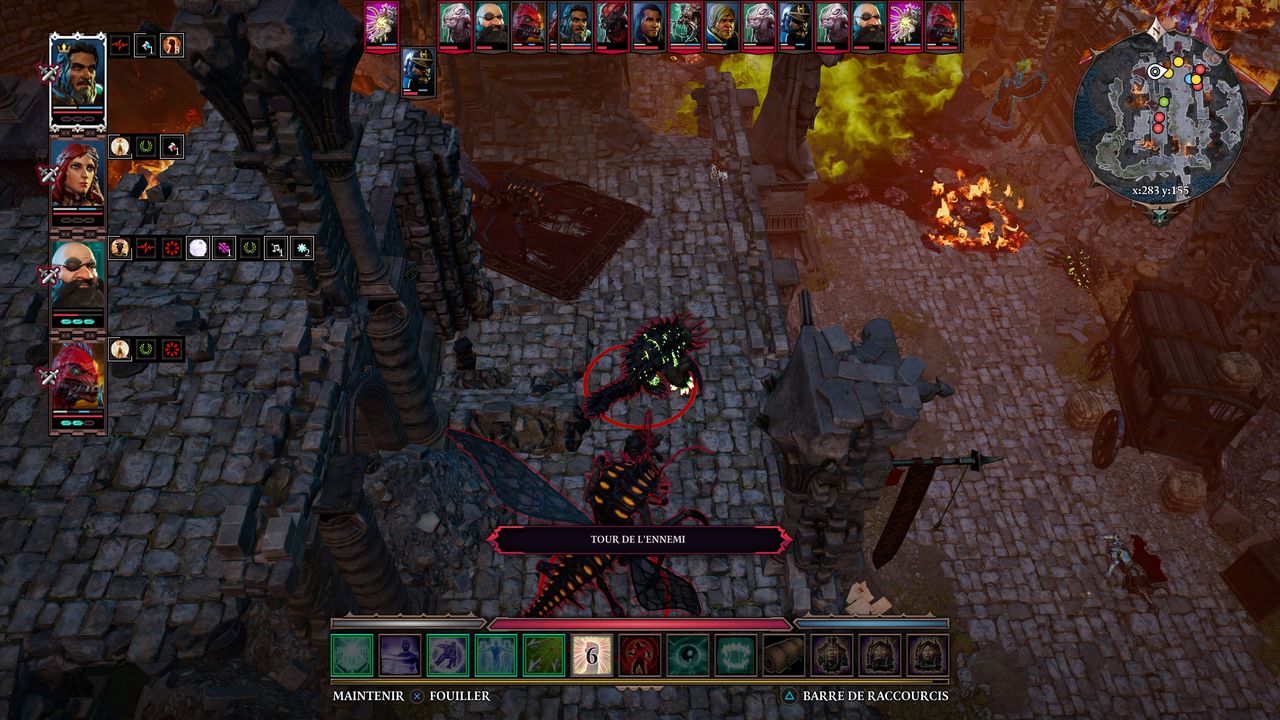Click the raised-fist status on the leader
This screenshot has height=720, width=1280.
click(172, 45)
